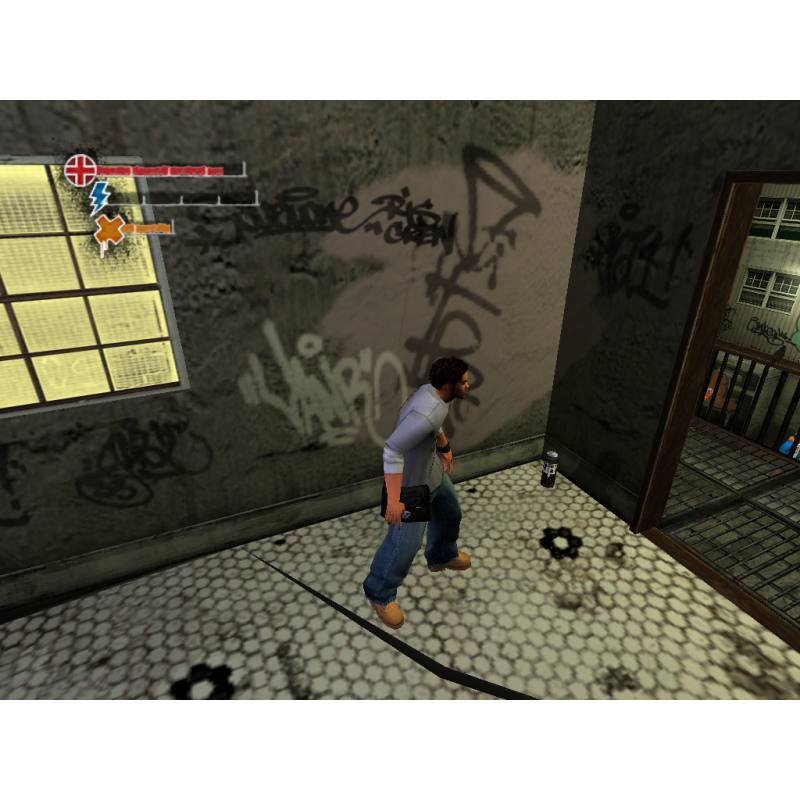800x800 pixels.
Task: Click the red cross health icon
Action: (80, 169)
